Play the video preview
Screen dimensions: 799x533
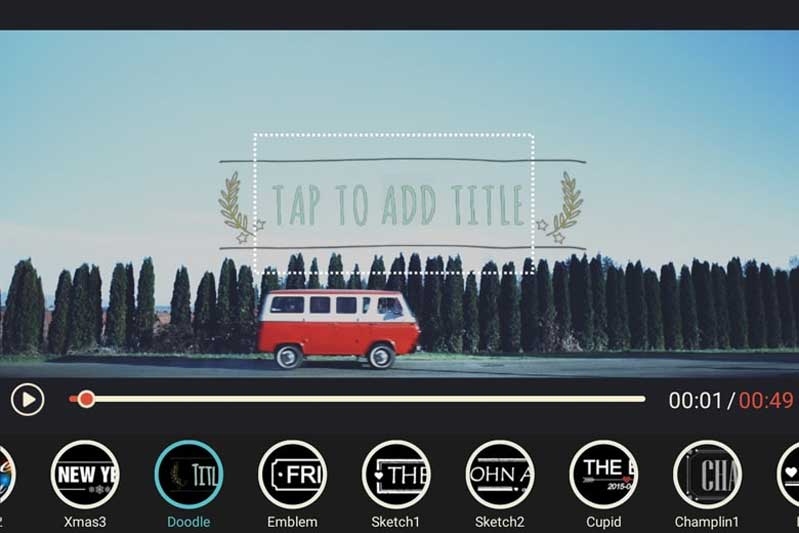click(x=27, y=400)
